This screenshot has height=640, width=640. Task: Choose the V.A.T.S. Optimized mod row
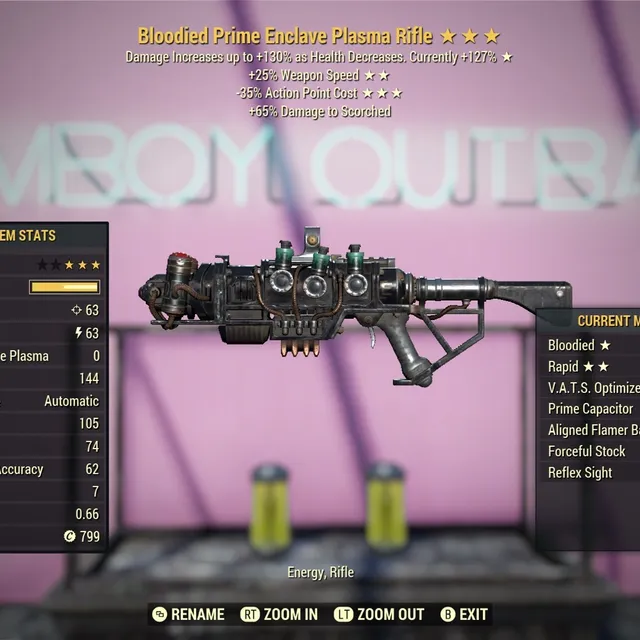[x=592, y=388]
